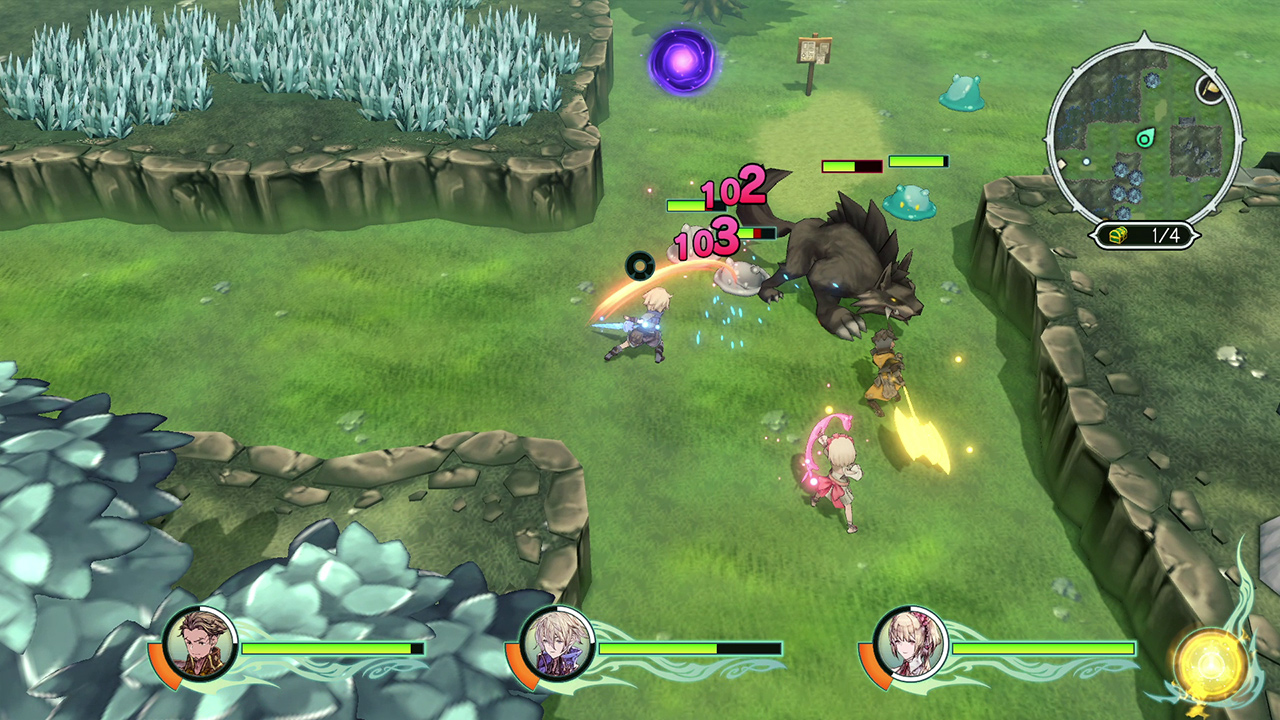Click the treasure chest icon beside the 1/4 counter
The height and width of the screenshot is (720, 1280).
pos(1116,233)
